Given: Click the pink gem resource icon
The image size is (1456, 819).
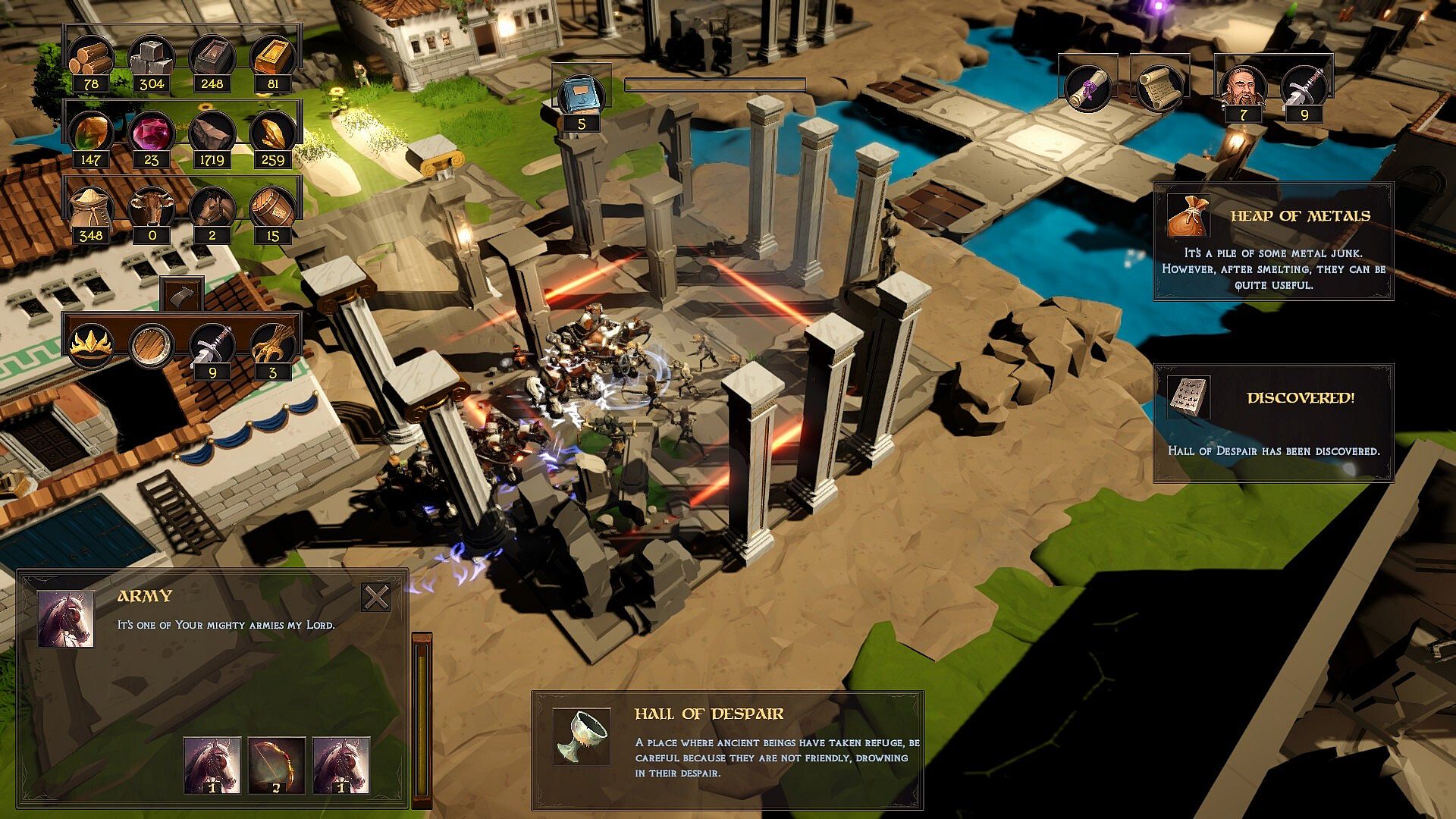Looking at the screenshot, I should pyautogui.click(x=152, y=133).
